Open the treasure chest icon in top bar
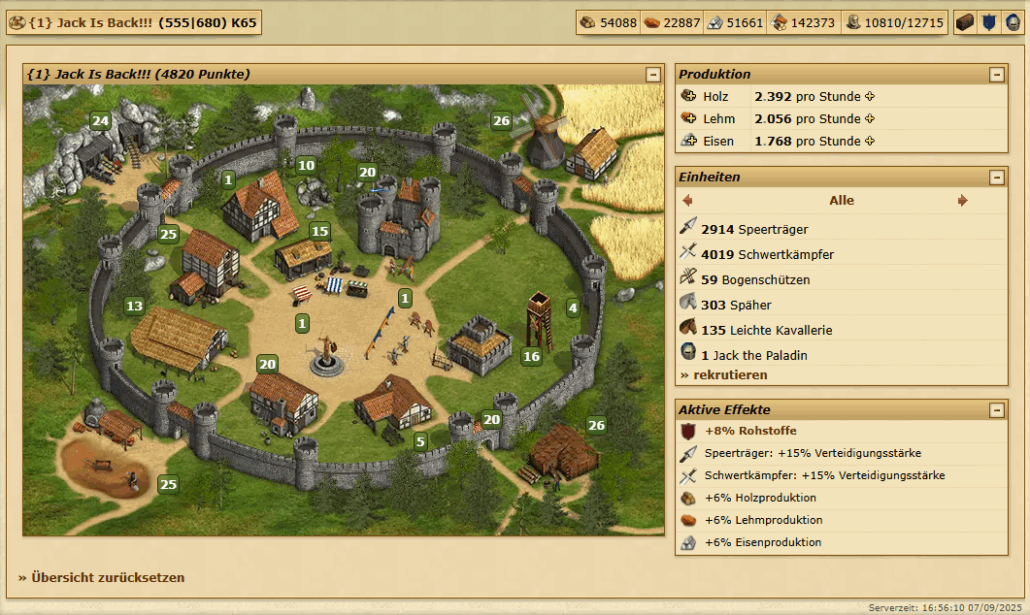Viewport: 1030px width, 615px height. point(965,23)
